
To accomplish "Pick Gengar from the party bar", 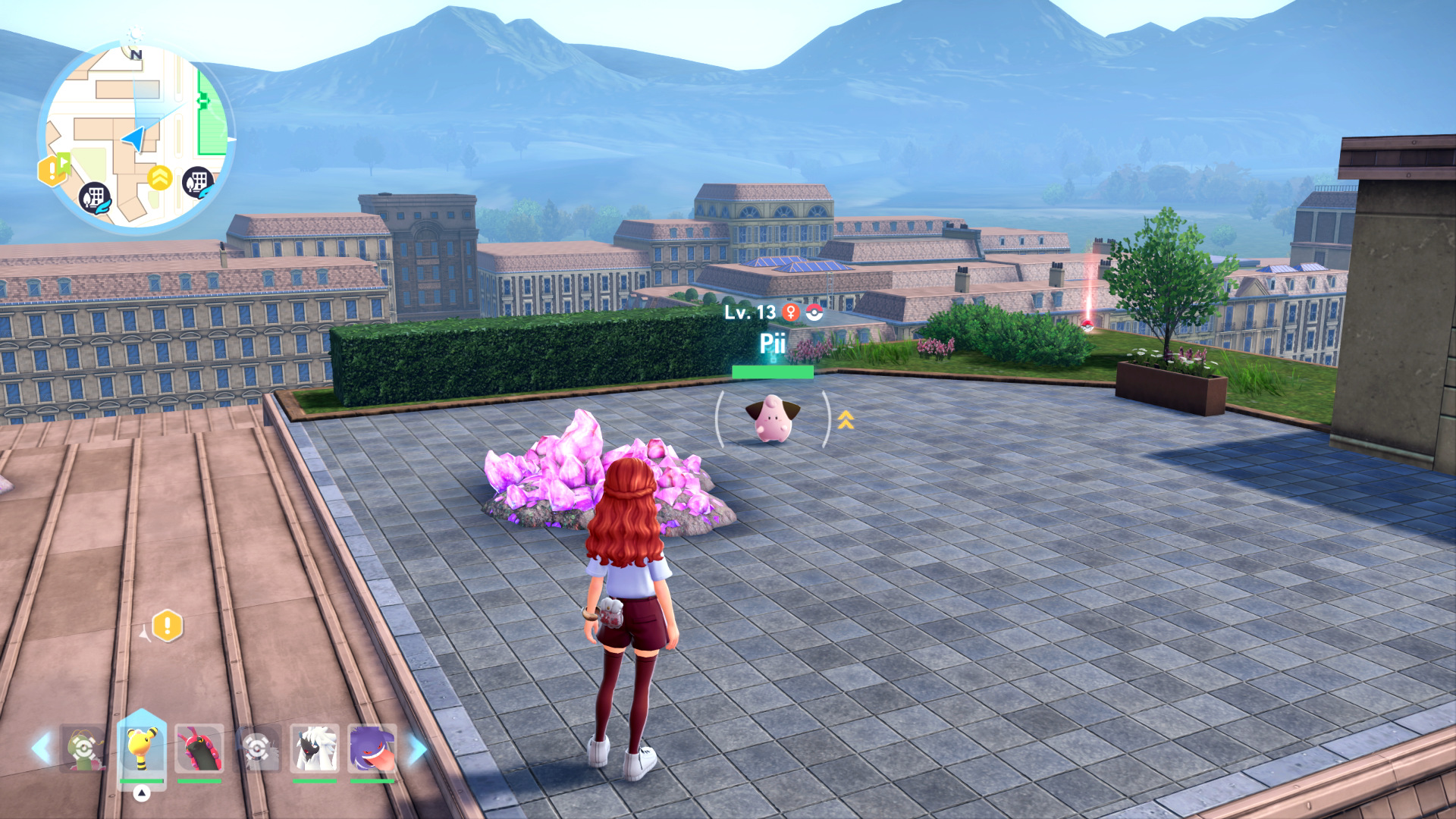I will pyautogui.click(x=372, y=748).
